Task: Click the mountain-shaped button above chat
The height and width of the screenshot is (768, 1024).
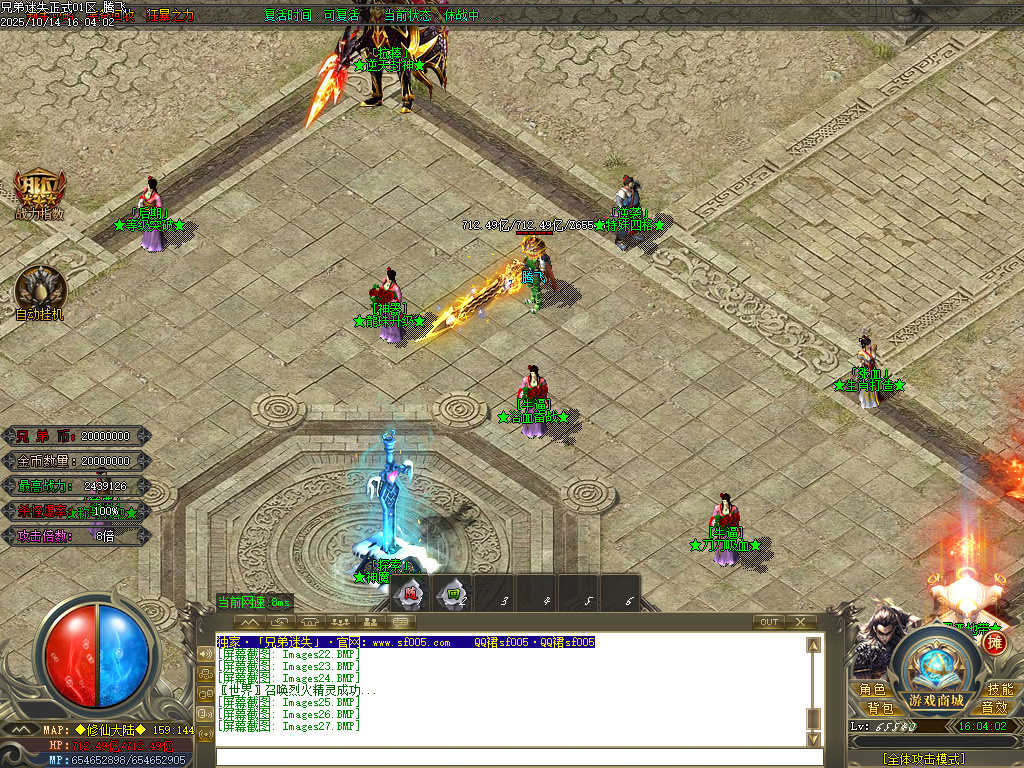Action: (x=248, y=622)
